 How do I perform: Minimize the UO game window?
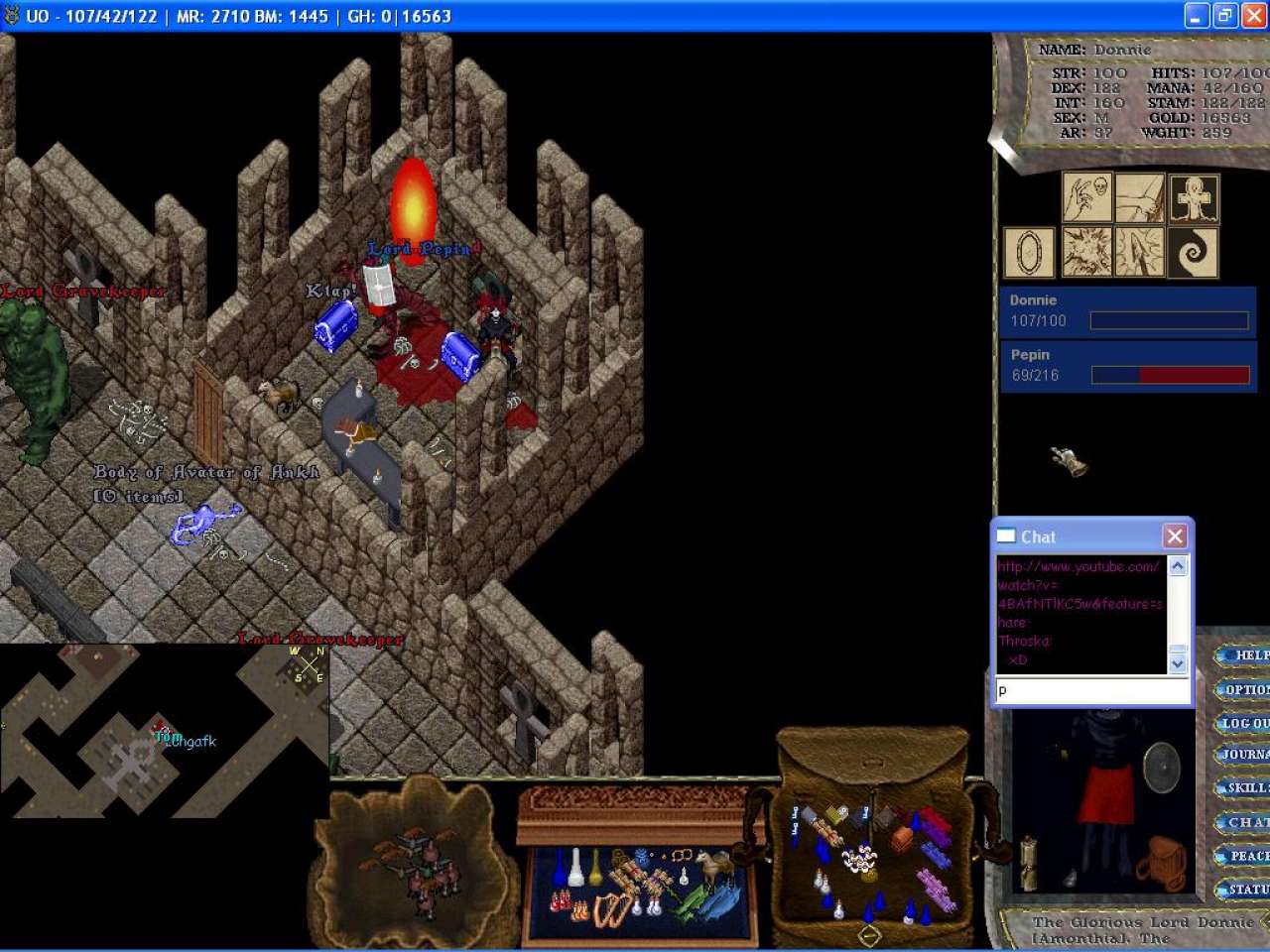[1197, 16]
